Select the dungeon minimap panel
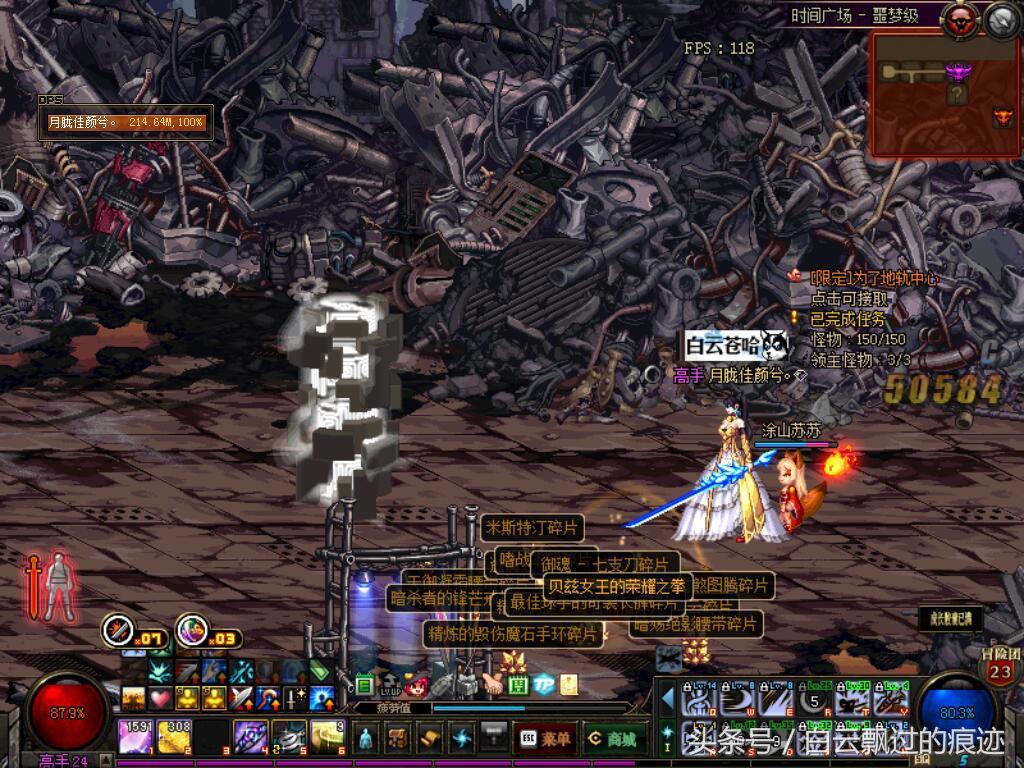Image resolution: width=1024 pixels, height=768 pixels. click(x=943, y=95)
